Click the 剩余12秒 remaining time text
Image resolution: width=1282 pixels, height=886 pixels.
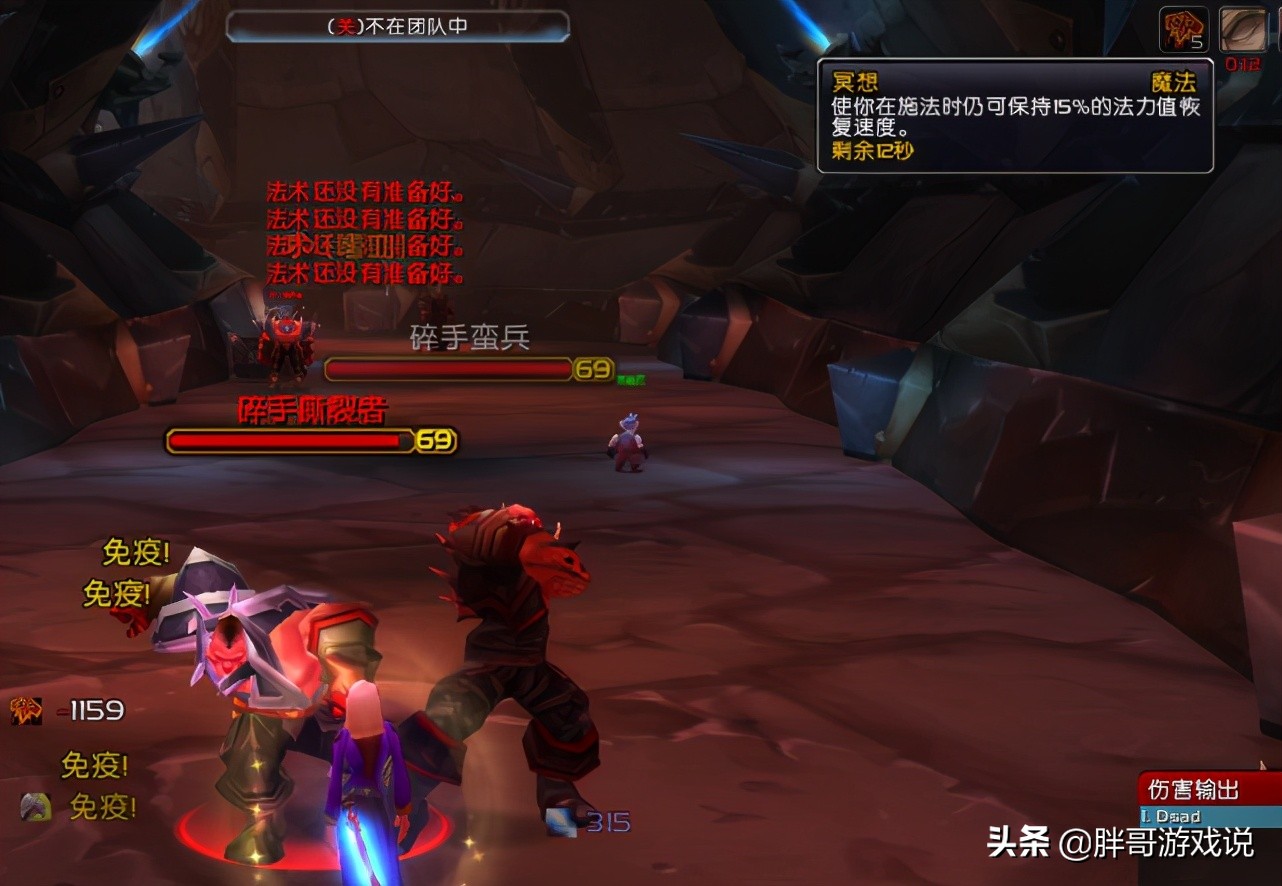click(x=868, y=152)
